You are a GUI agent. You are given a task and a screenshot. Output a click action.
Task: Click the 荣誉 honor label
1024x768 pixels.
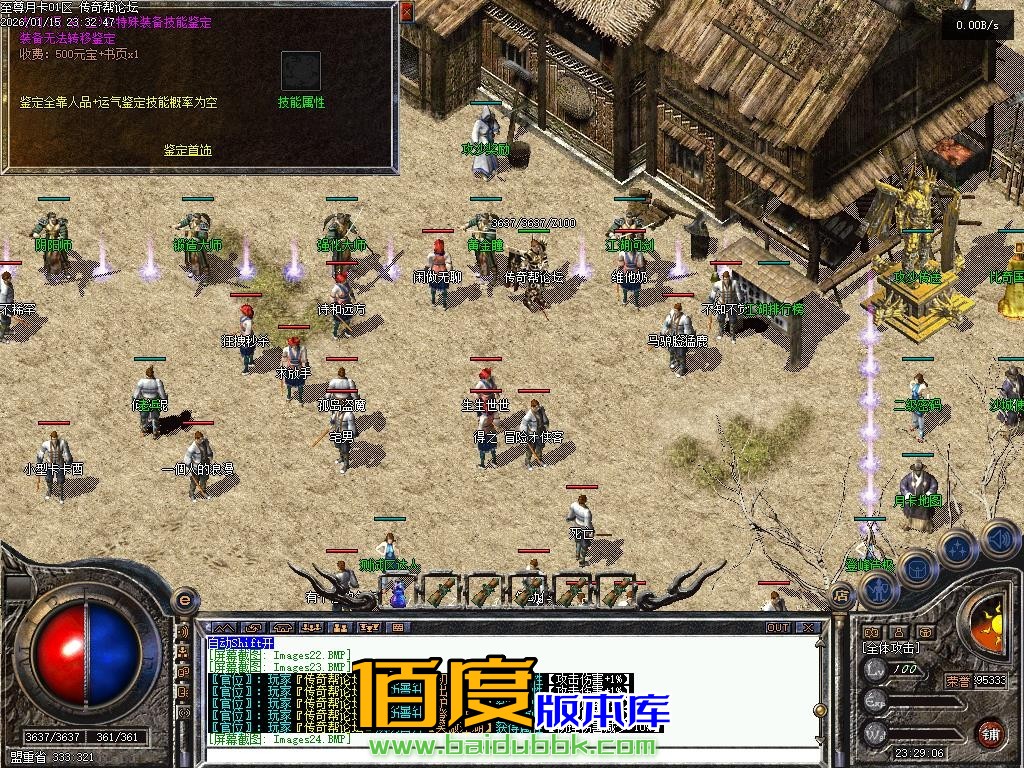pos(959,680)
